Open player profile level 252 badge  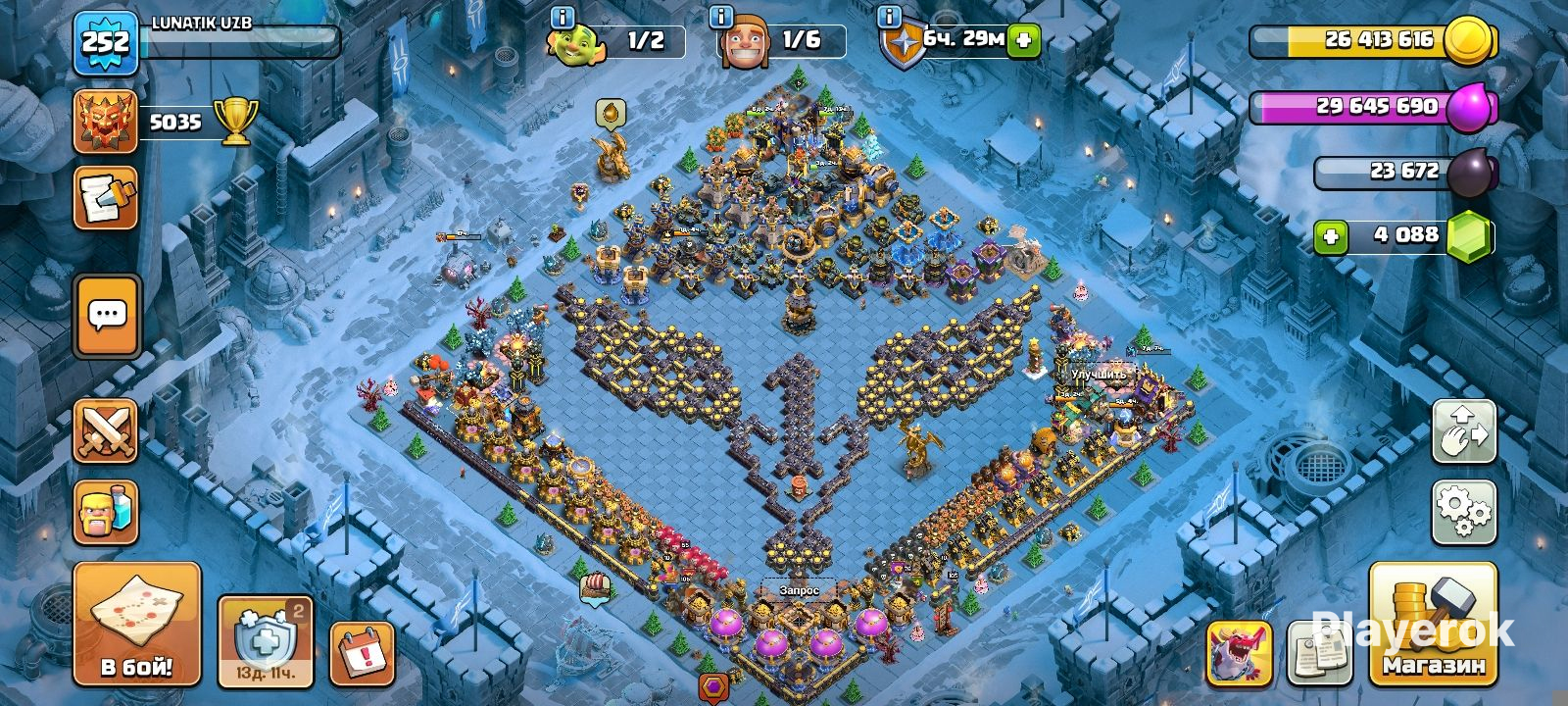pyautogui.click(x=105, y=42)
